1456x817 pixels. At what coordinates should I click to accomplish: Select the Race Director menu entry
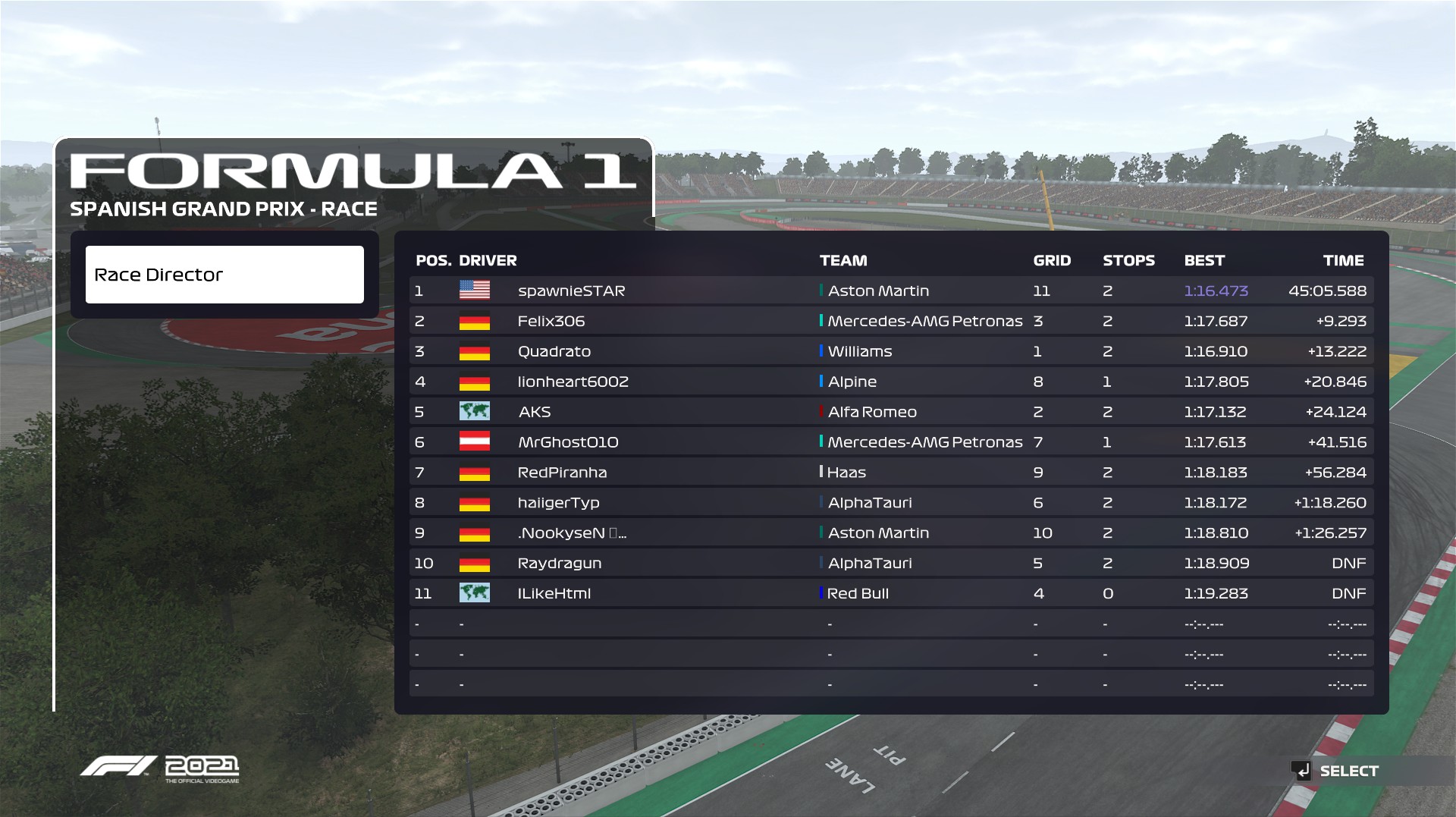[224, 275]
